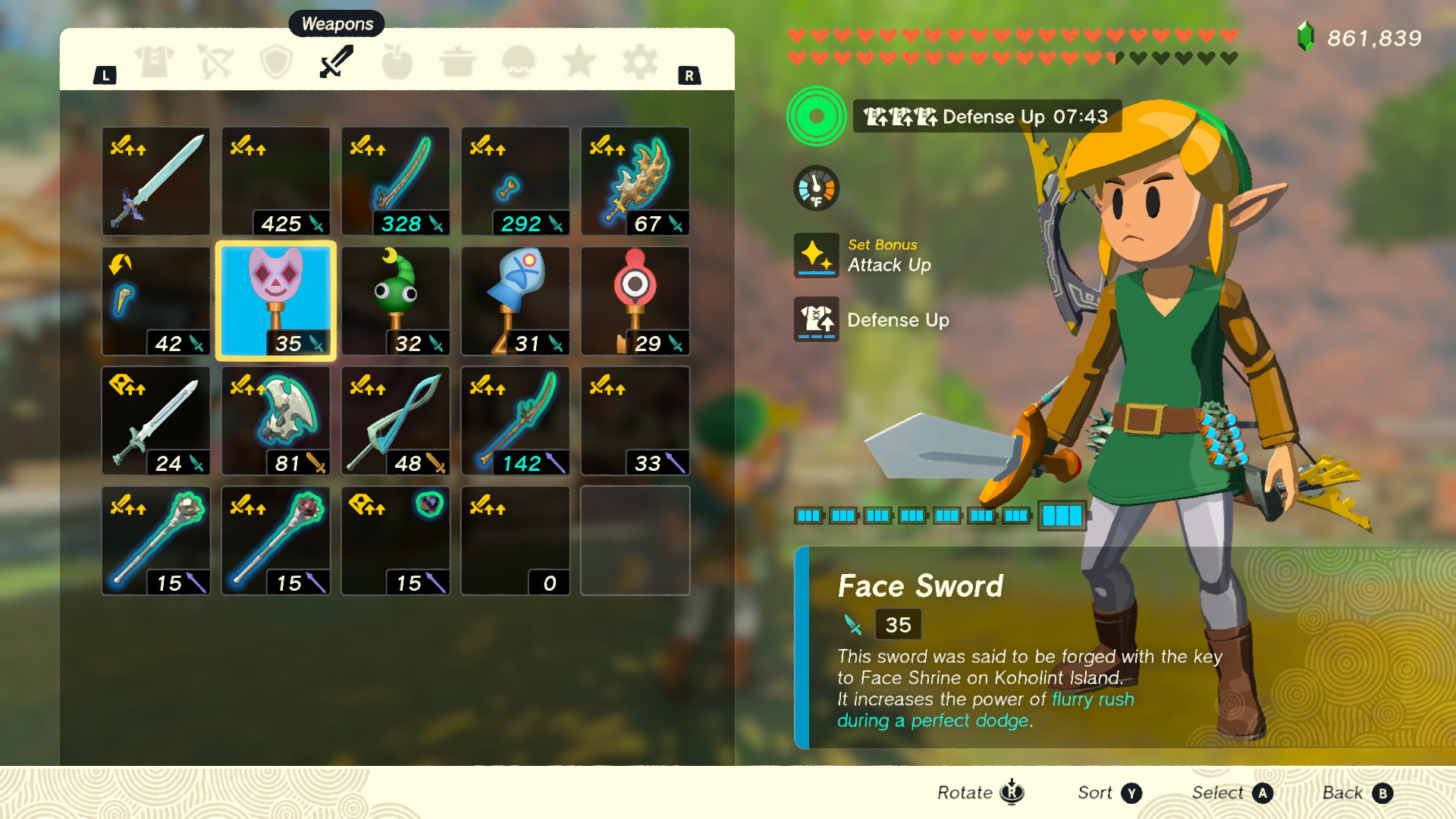Viewport: 1456px width, 819px height.
Task: Select the Master Sword in the grid
Action: [155, 180]
